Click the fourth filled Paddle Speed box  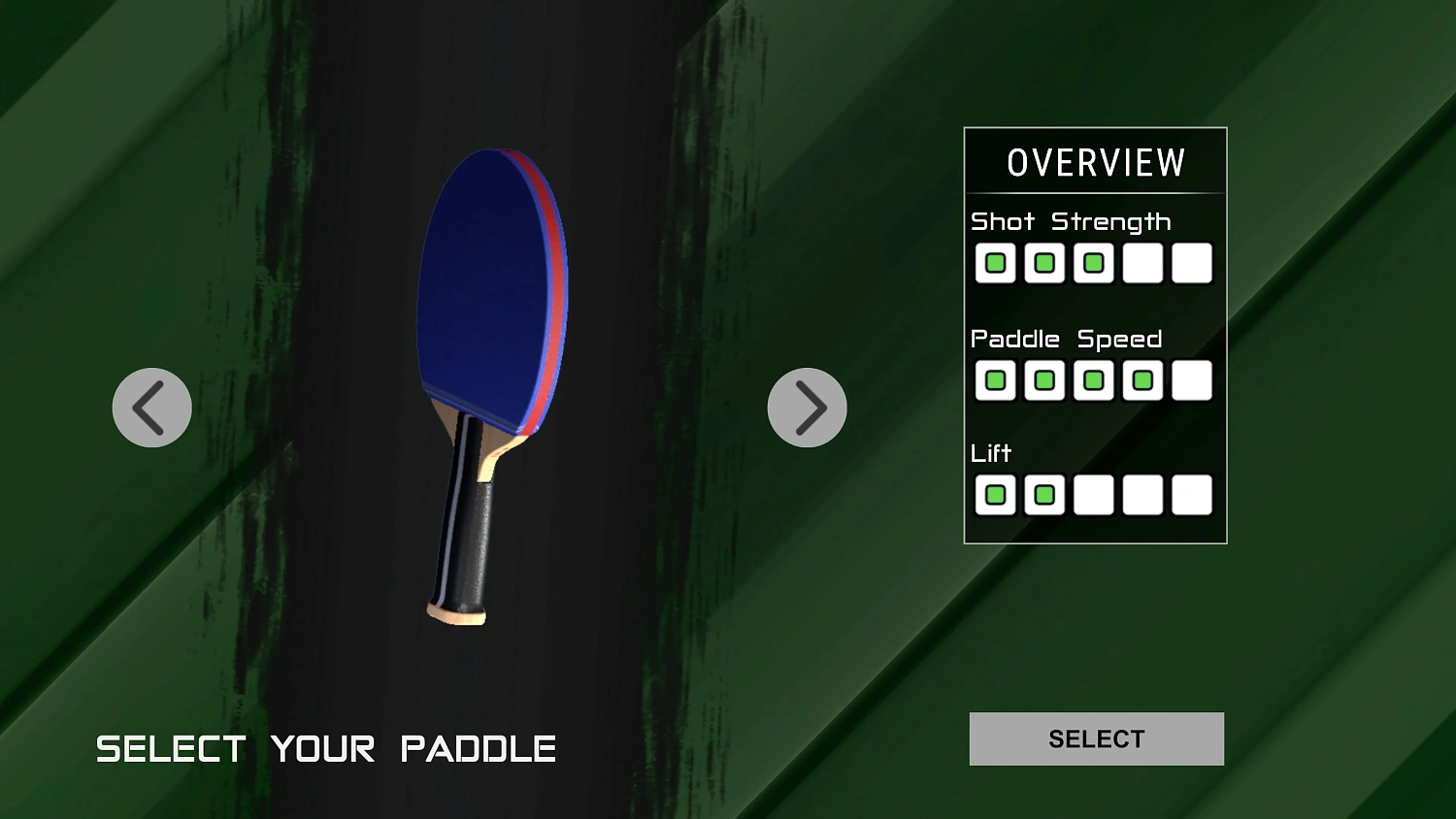[x=1142, y=380]
